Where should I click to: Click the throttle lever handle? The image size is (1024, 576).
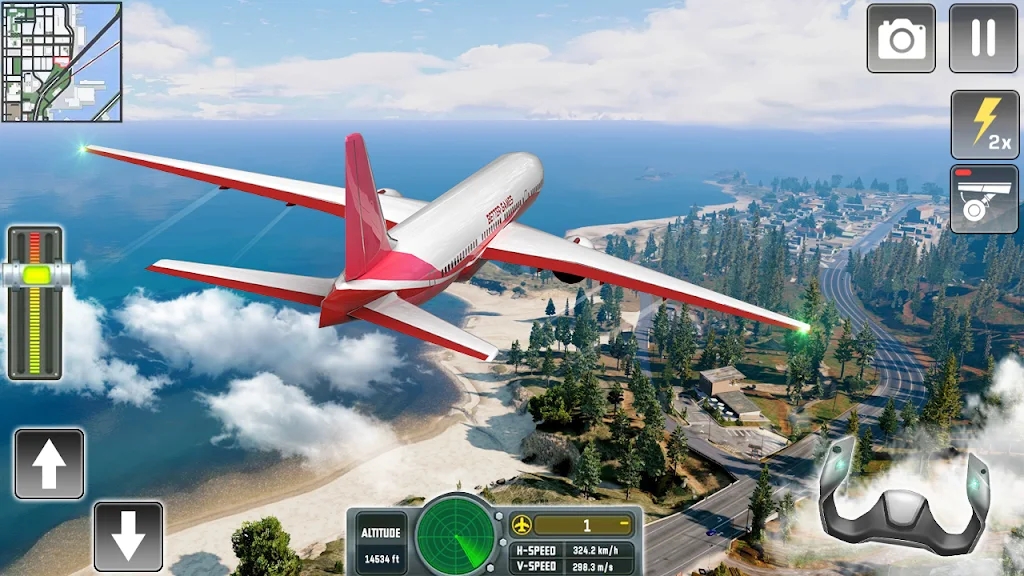pyautogui.click(x=36, y=274)
